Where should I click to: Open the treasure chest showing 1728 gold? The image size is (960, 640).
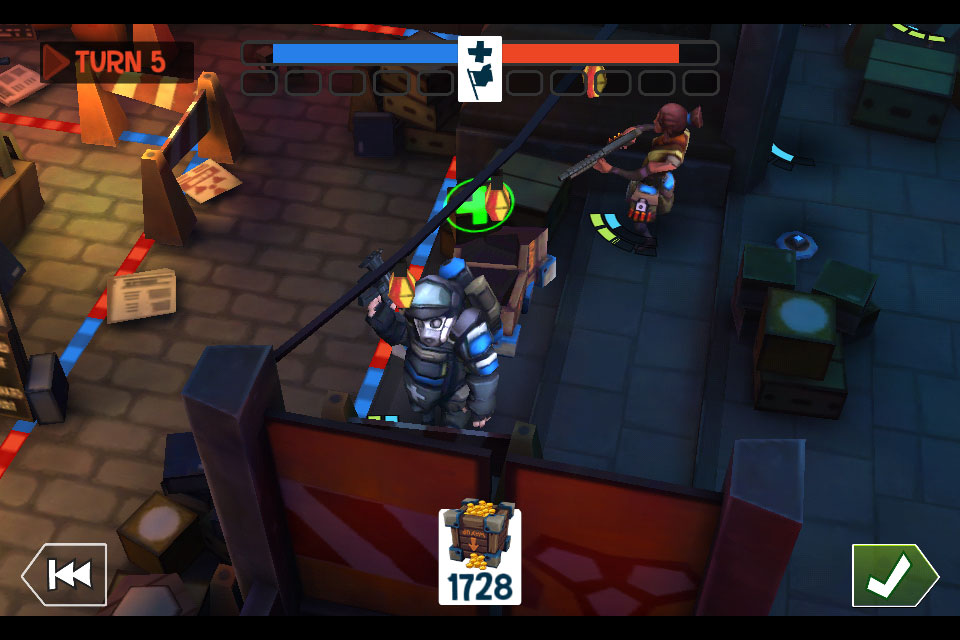pyautogui.click(x=479, y=556)
